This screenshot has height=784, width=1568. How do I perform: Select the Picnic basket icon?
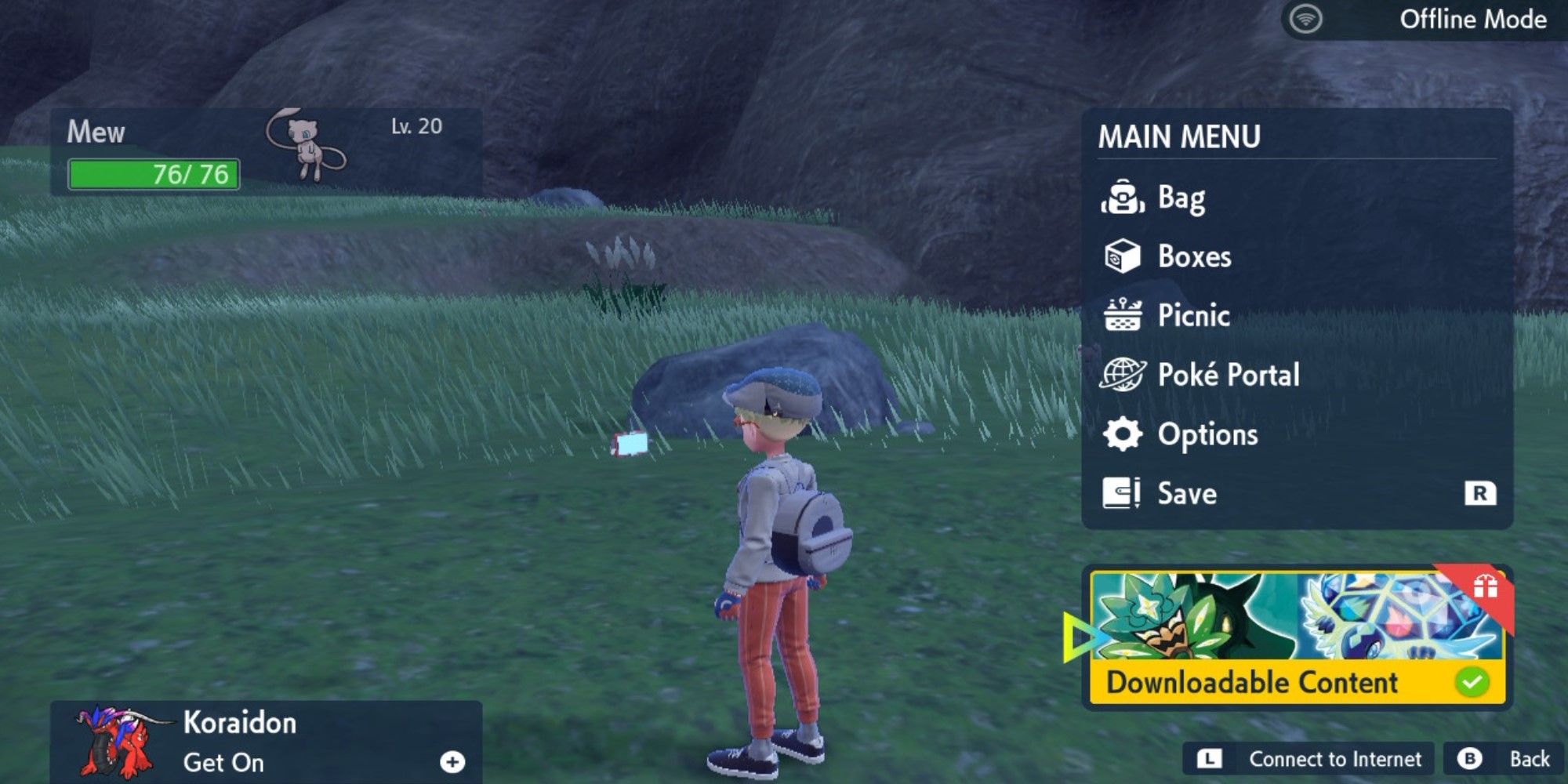(x=1124, y=316)
